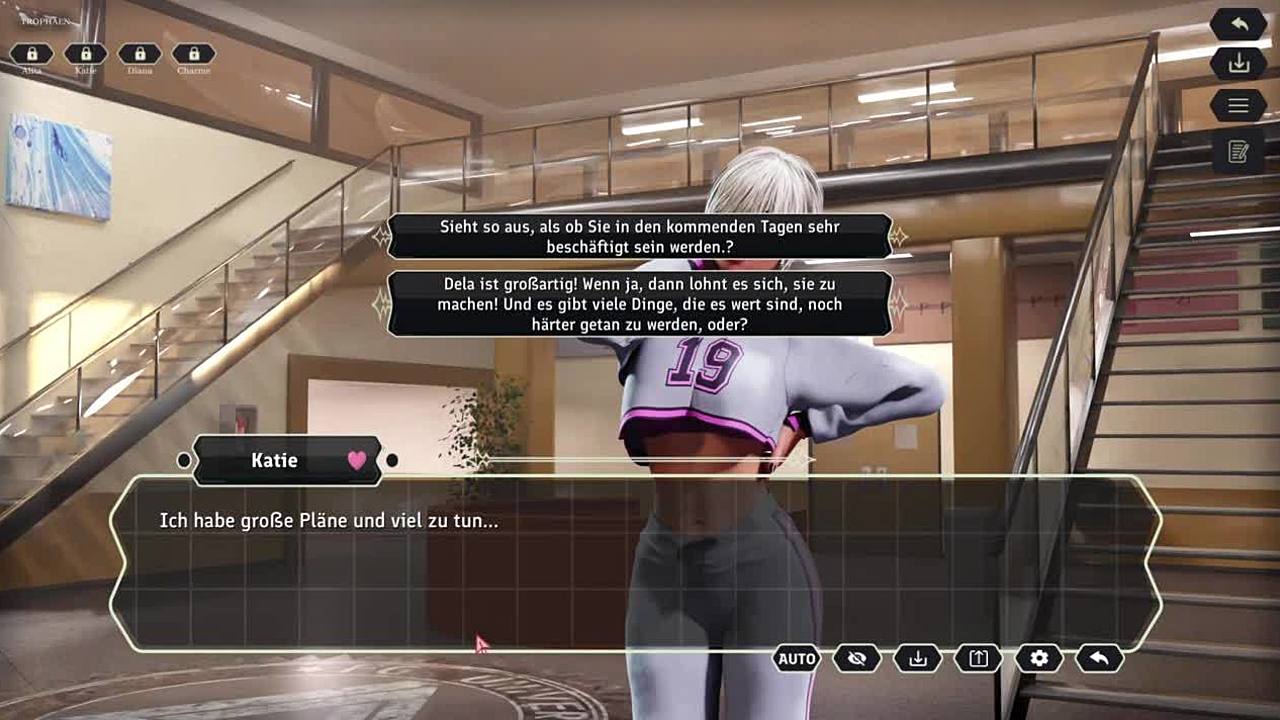Screen dimensions: 1280x720
Task: Open the settings gear icon
Action: [1039, 658]
